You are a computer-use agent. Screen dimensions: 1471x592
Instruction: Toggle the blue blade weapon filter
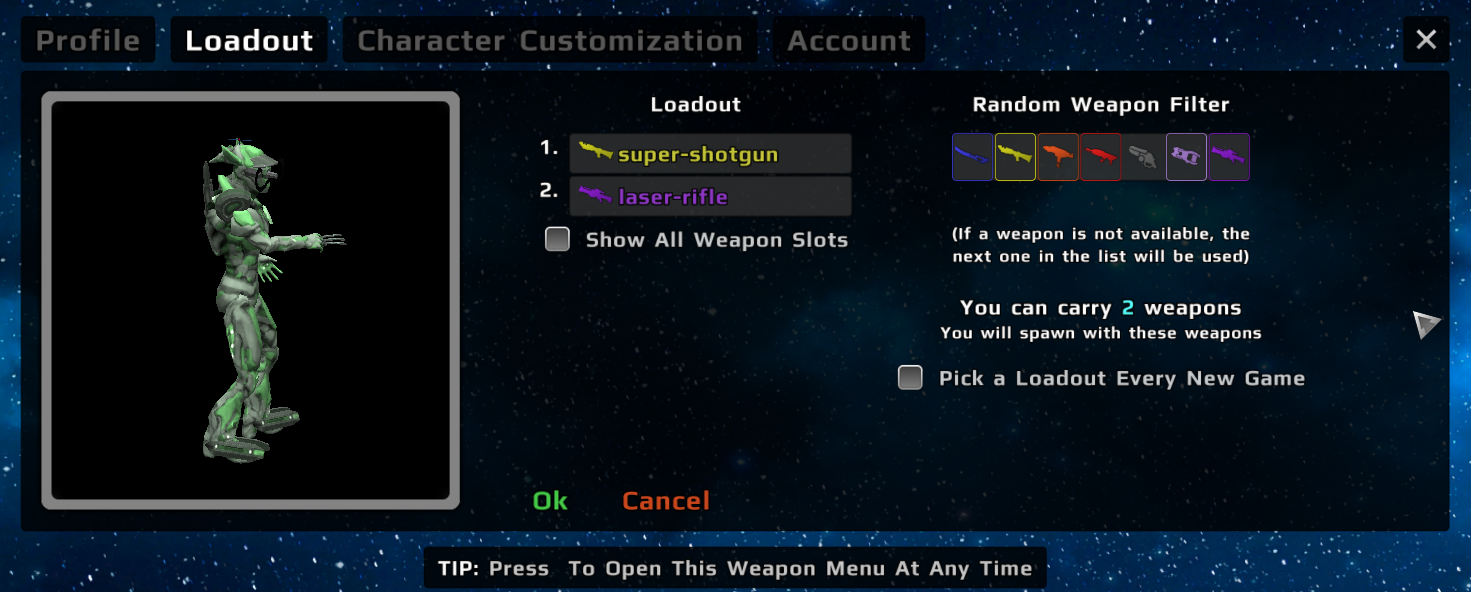973,157
